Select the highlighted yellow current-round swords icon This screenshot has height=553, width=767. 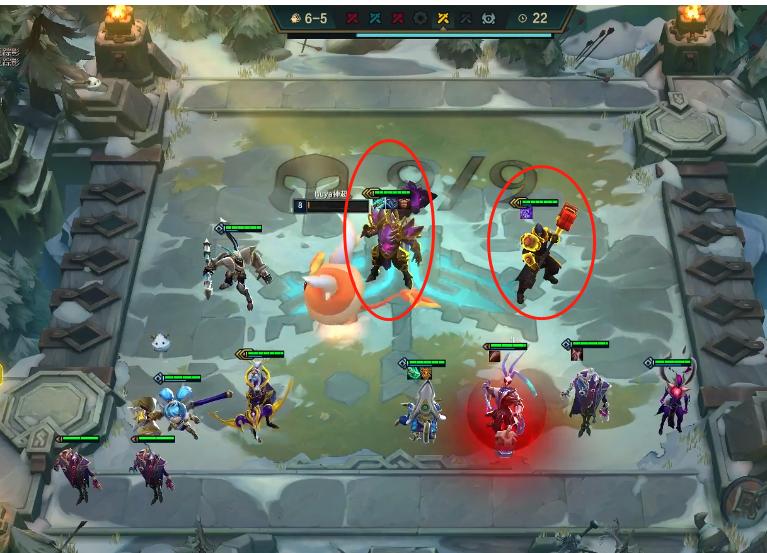443,19
